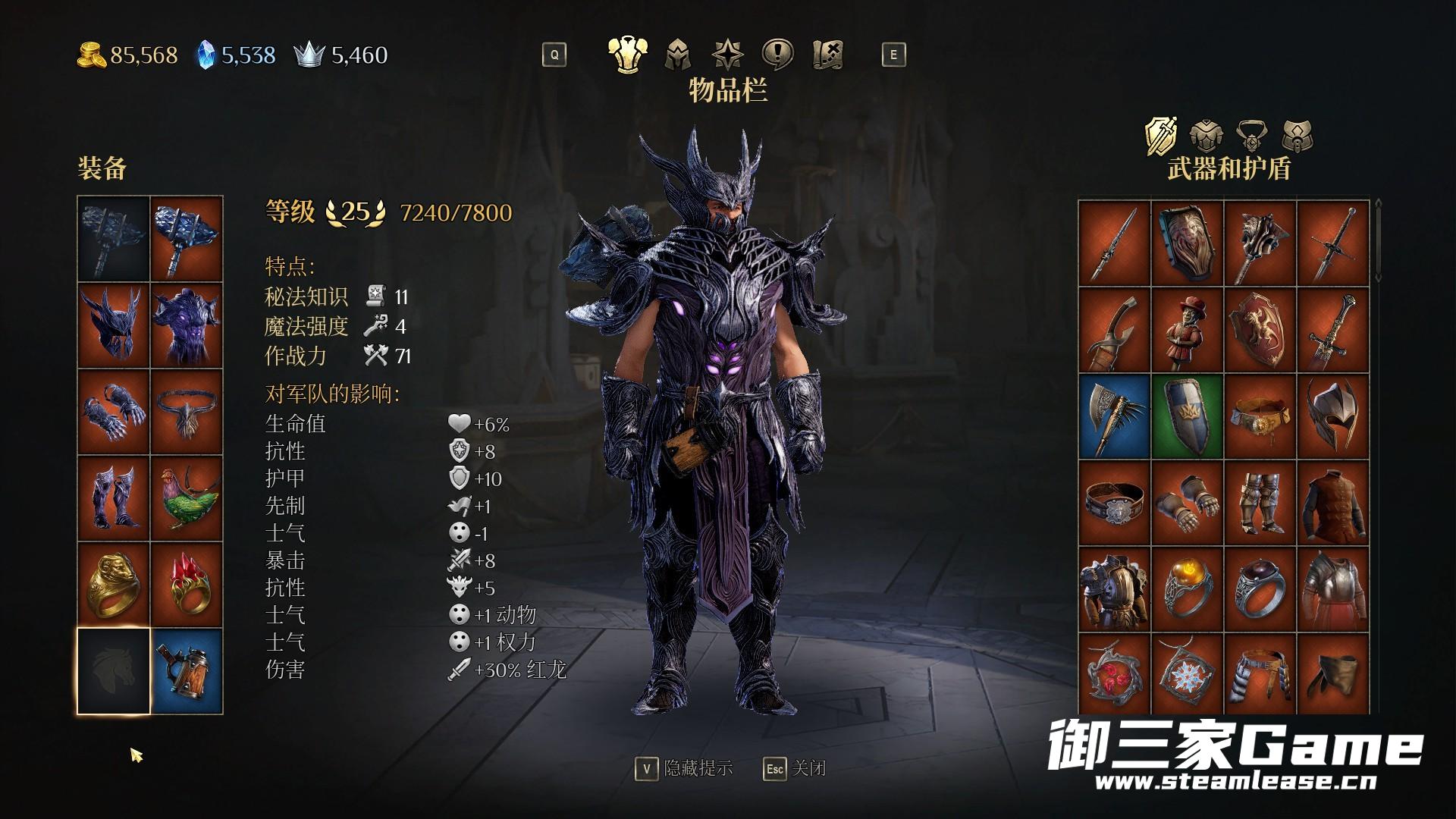Pick the amber gemstone ring
Screen dimensions: 1456x819
point(1188,588)
